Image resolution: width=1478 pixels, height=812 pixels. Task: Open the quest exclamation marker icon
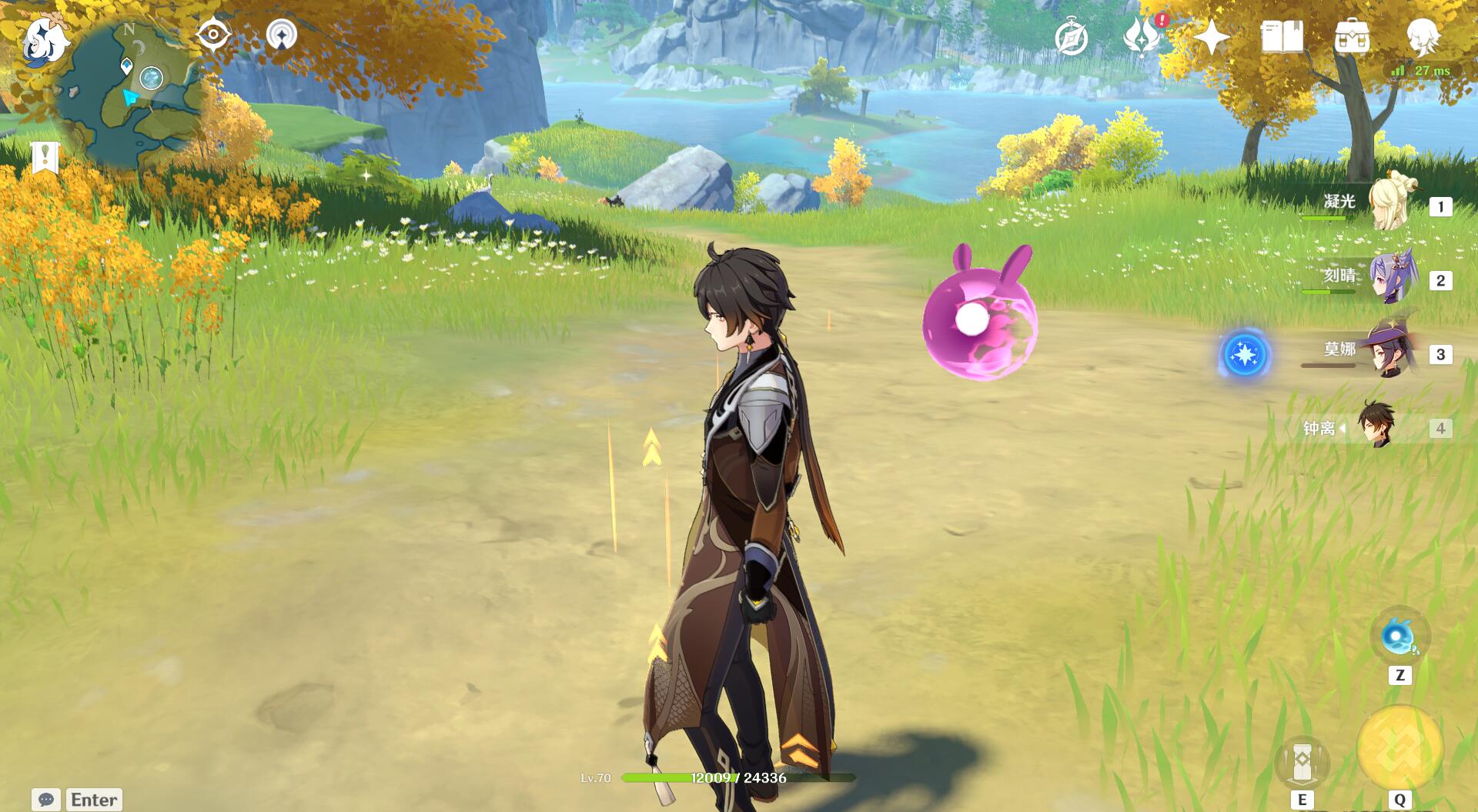coord(45,157)
